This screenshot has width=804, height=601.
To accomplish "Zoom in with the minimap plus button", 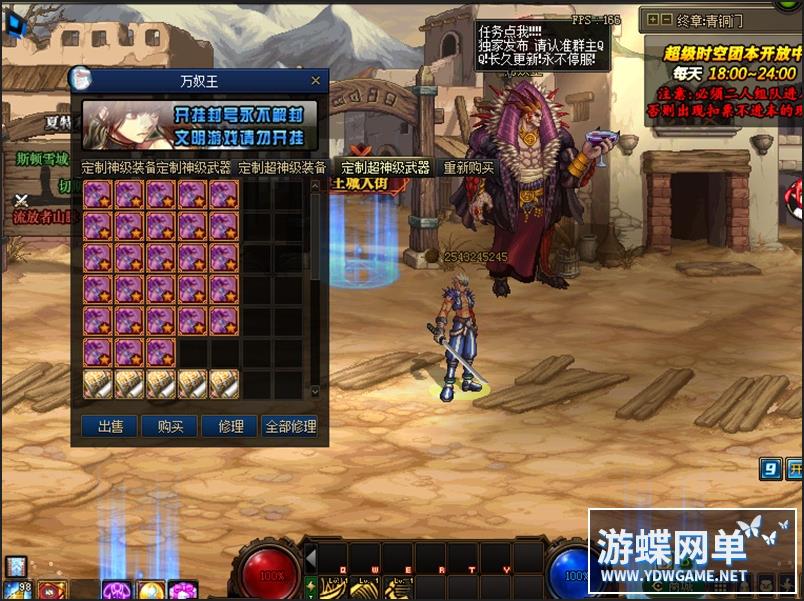I will point(653,19).
